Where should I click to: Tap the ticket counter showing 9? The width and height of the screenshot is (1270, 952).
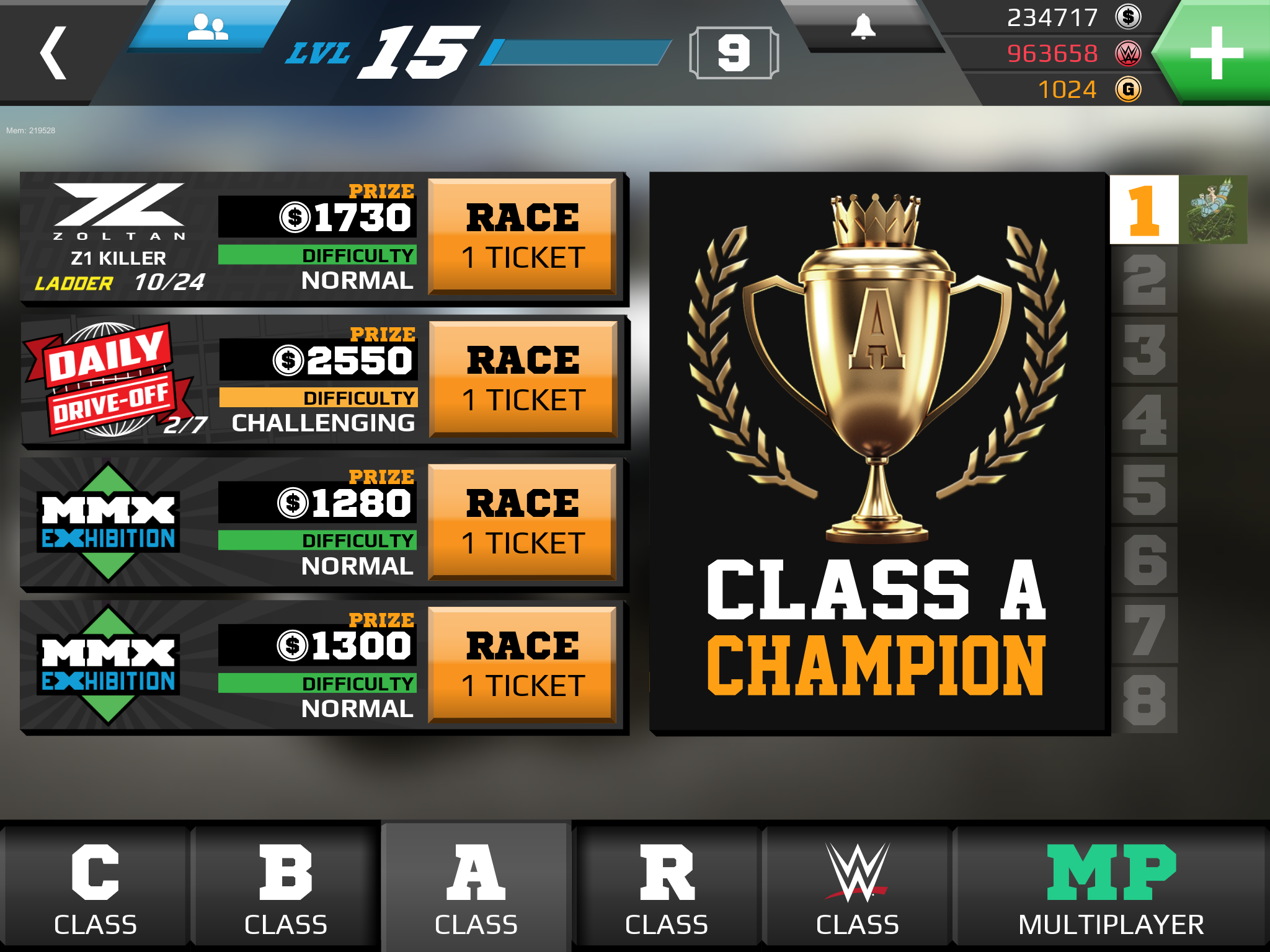[734, 51]
